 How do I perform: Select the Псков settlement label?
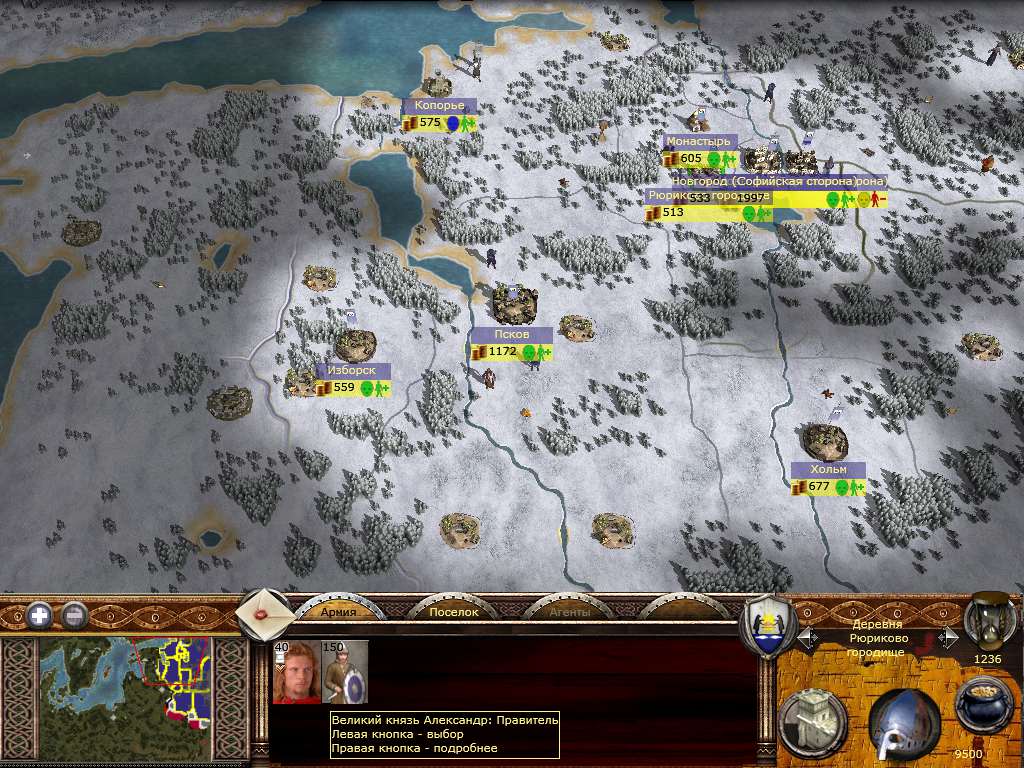tap(511, 335)
